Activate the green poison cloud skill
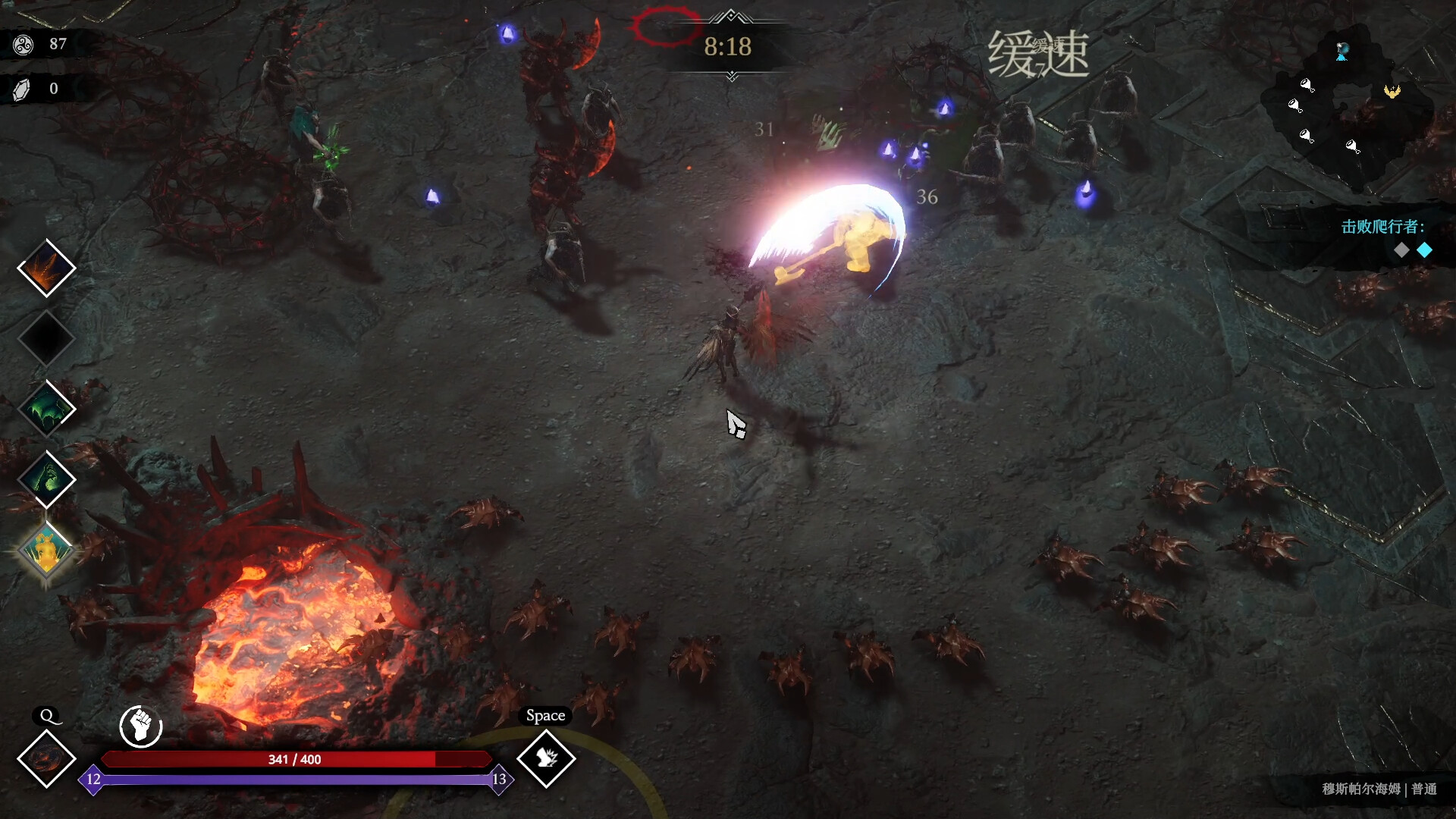1456x819 pixels. tap(45, 409)
